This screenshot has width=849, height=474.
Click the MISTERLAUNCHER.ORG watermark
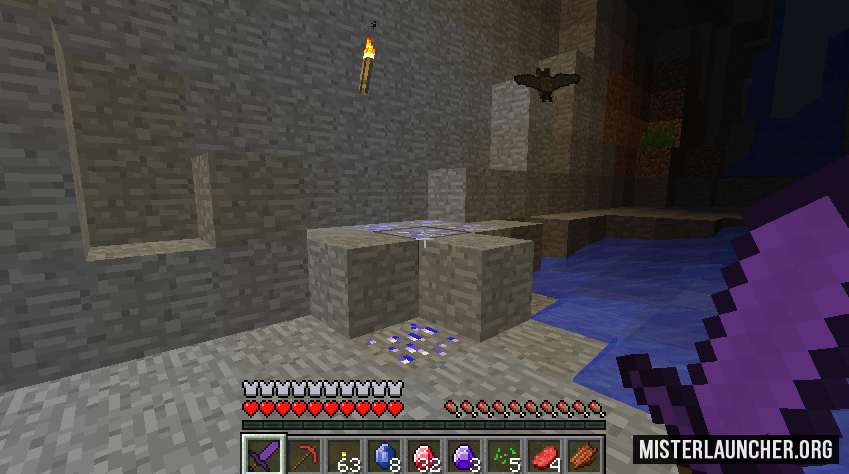(x=733, y=448)
